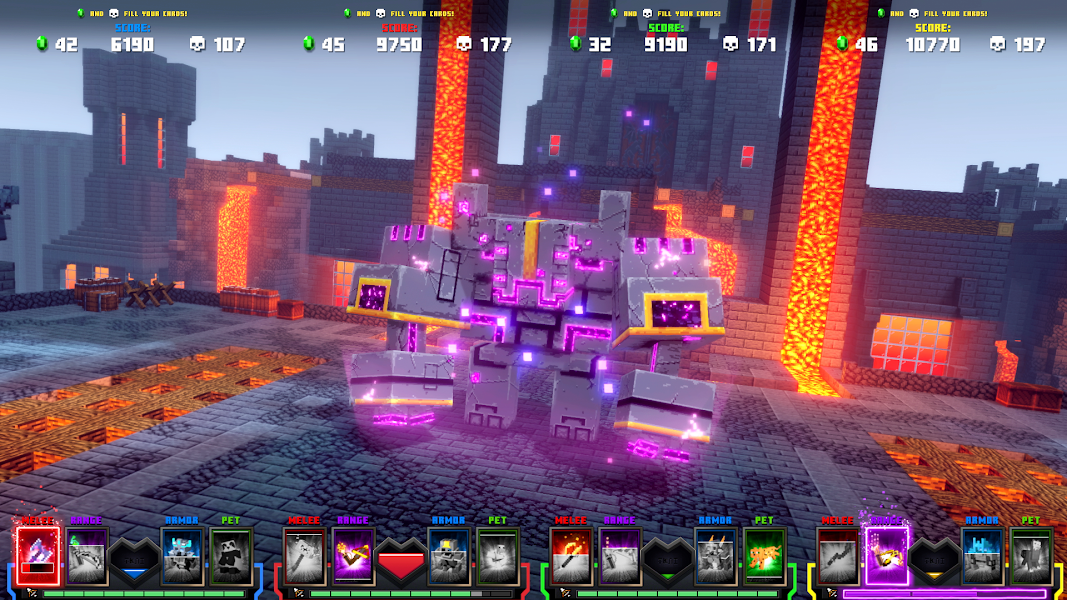Choose the yellow player's blue armor card

coord(982,556)
